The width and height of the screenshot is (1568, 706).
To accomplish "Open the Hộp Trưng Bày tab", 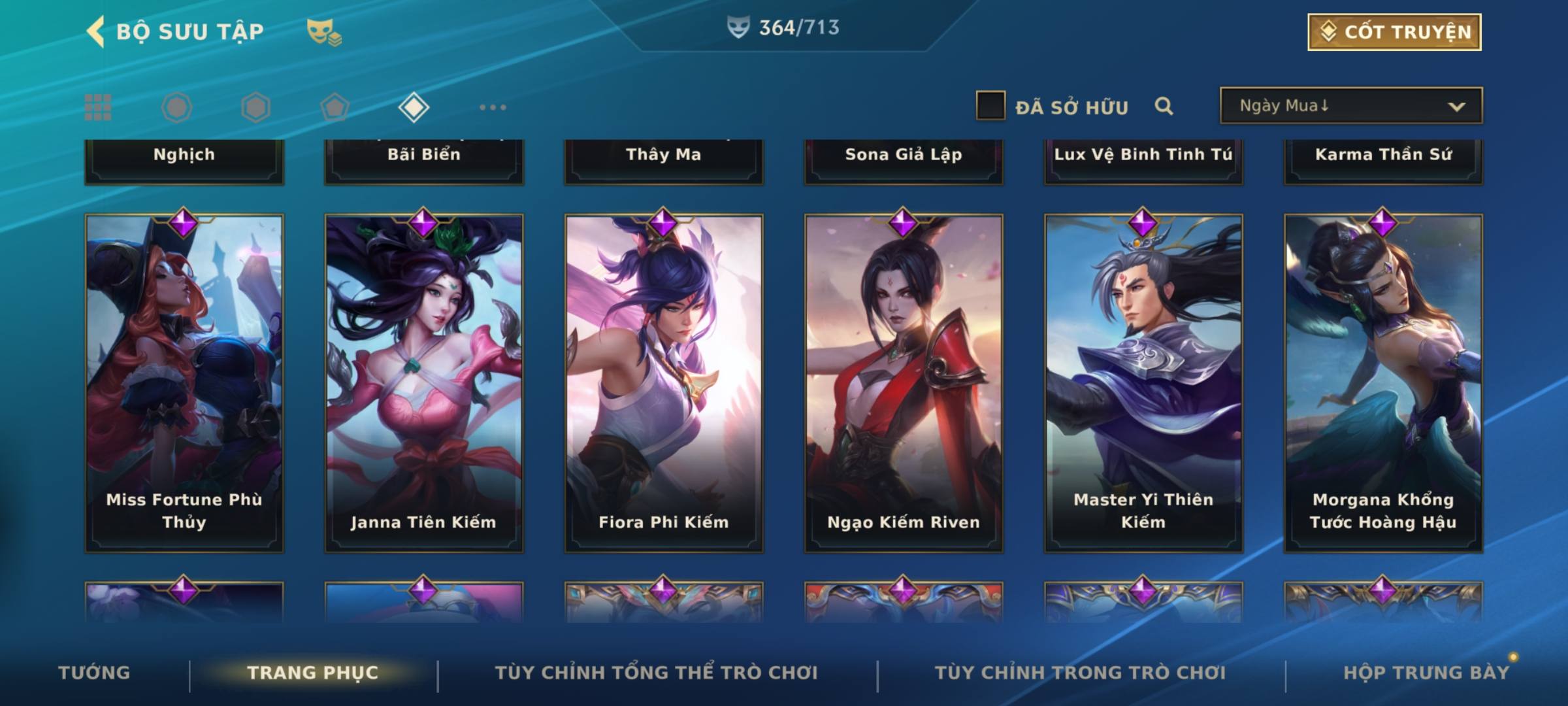I will (x=1426, y=673).
